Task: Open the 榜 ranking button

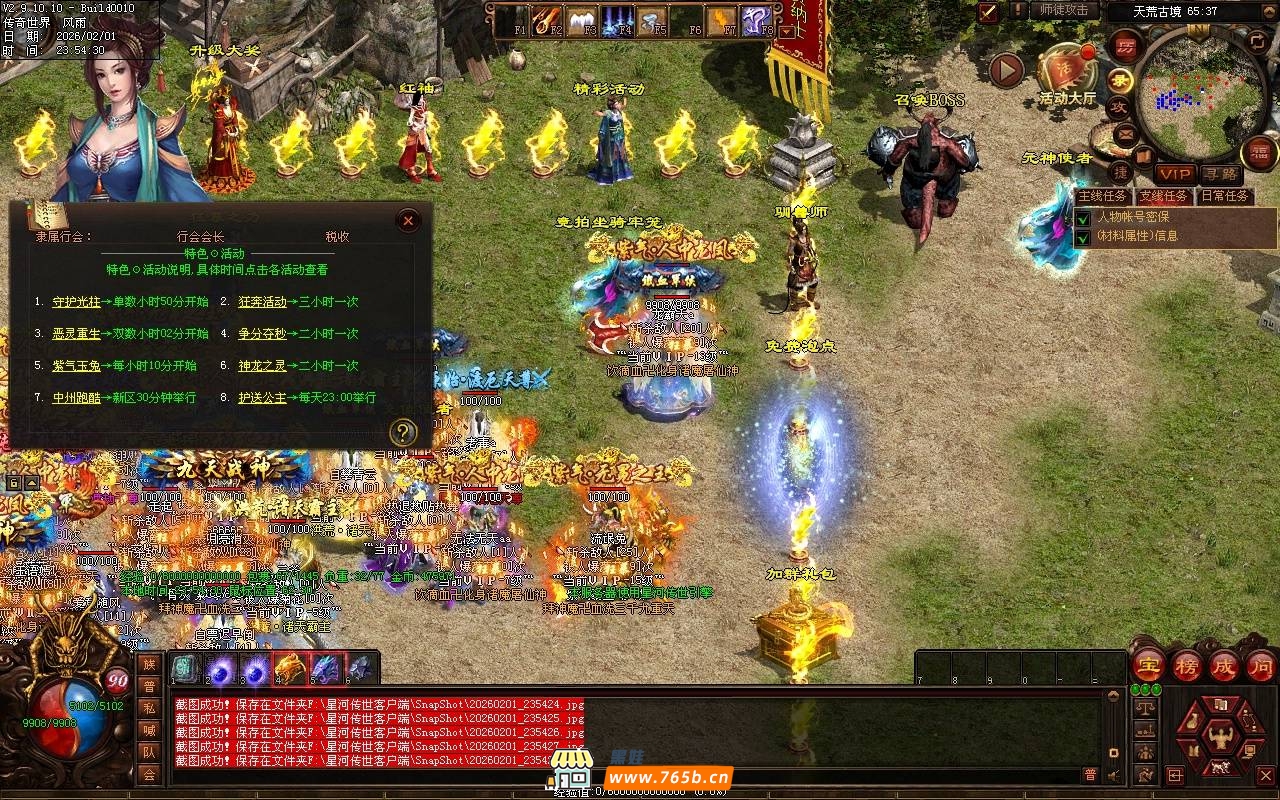Action: tap(1187, 666)
